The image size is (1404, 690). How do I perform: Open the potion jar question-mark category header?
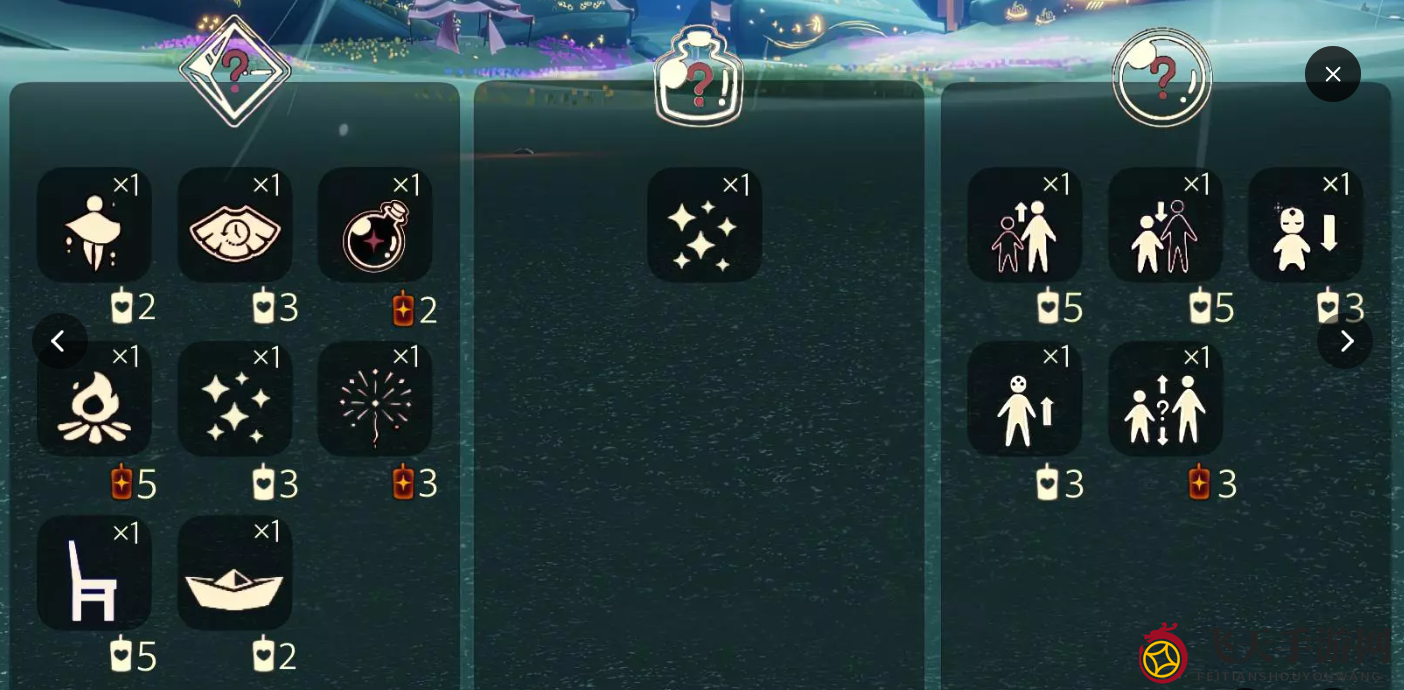pyautogui.click(x=699, y=78)
